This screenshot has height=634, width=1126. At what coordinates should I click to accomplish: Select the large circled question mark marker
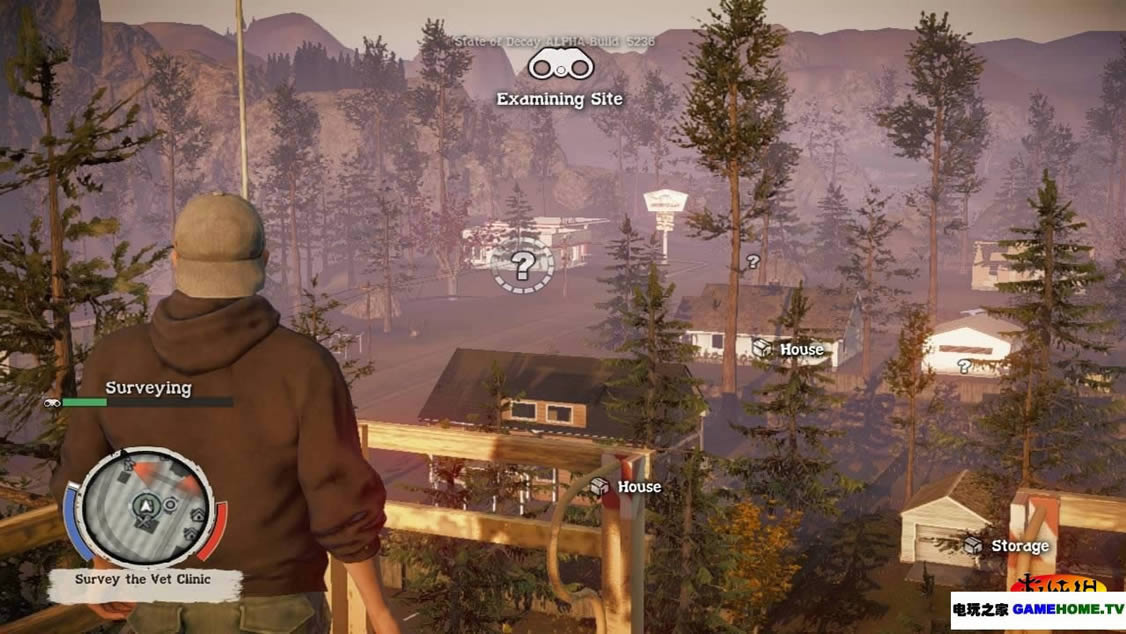pos(521,265)
